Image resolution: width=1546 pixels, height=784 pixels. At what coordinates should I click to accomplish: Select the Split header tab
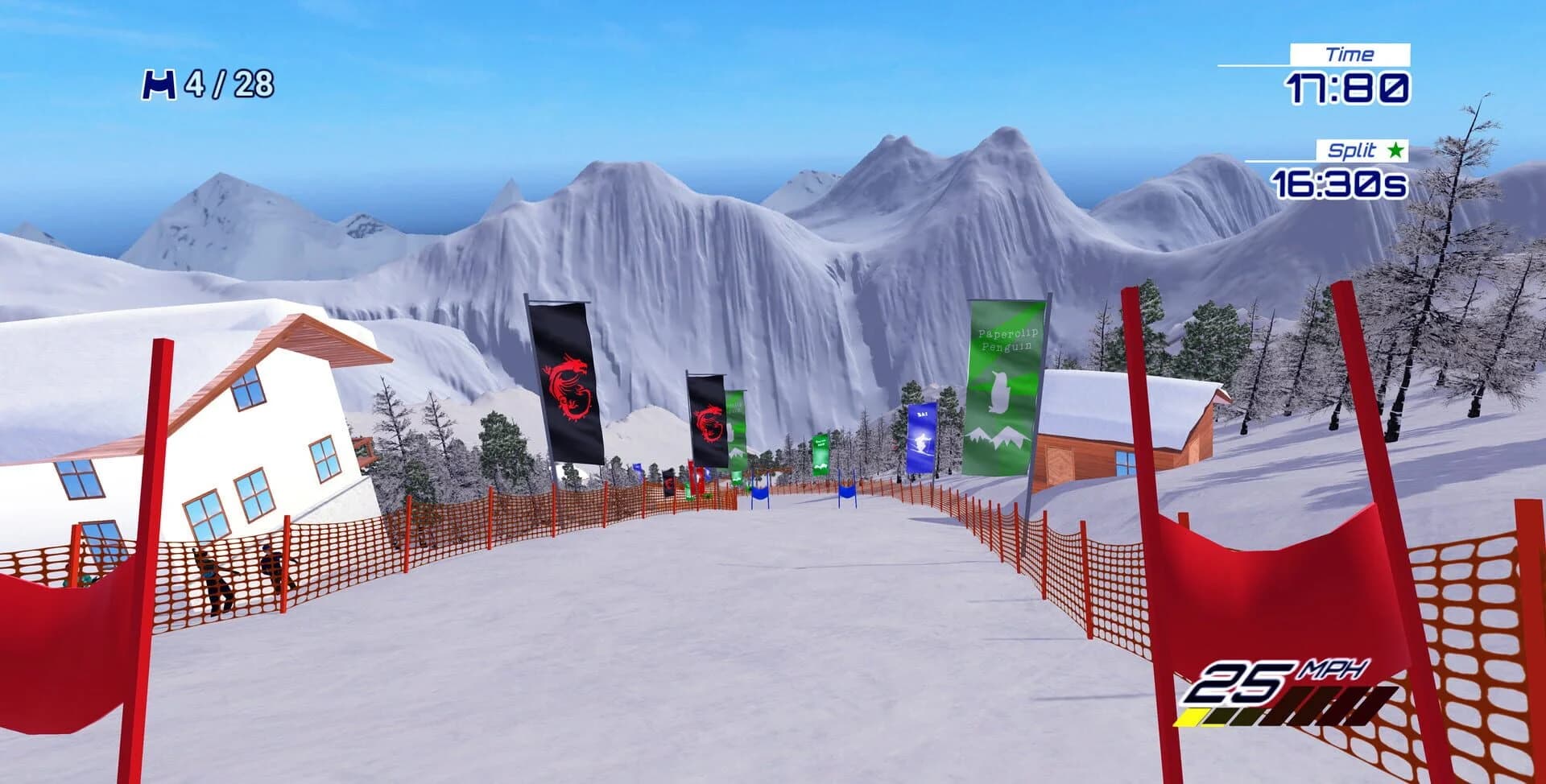pos(1352,150)
